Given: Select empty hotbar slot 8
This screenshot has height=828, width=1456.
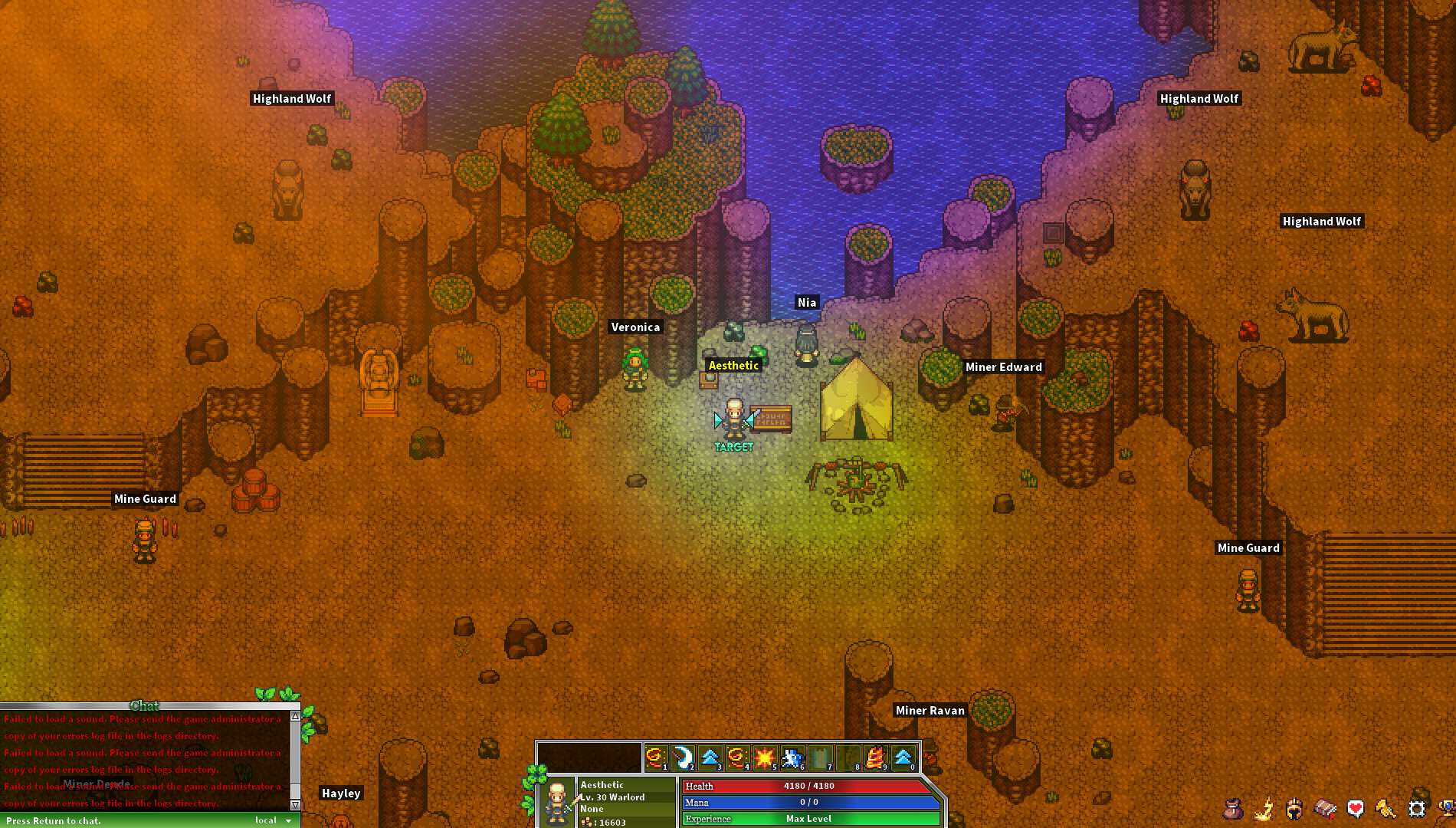Looking at the screenshot, I should [852, 757].
